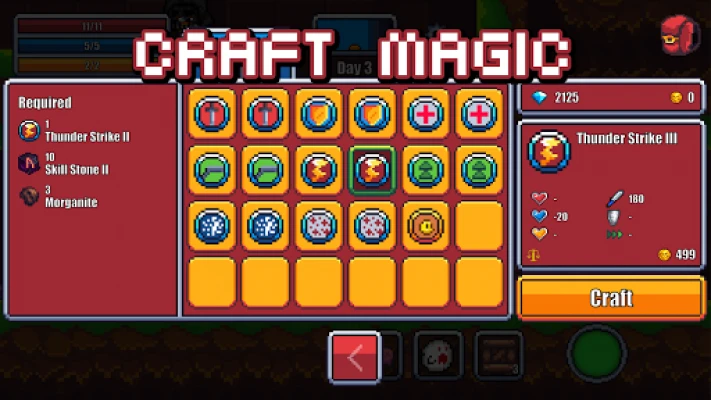The height and width of the screenshot is (400, 711).
Task: Tap the round green action button
Action: (597, 356)
